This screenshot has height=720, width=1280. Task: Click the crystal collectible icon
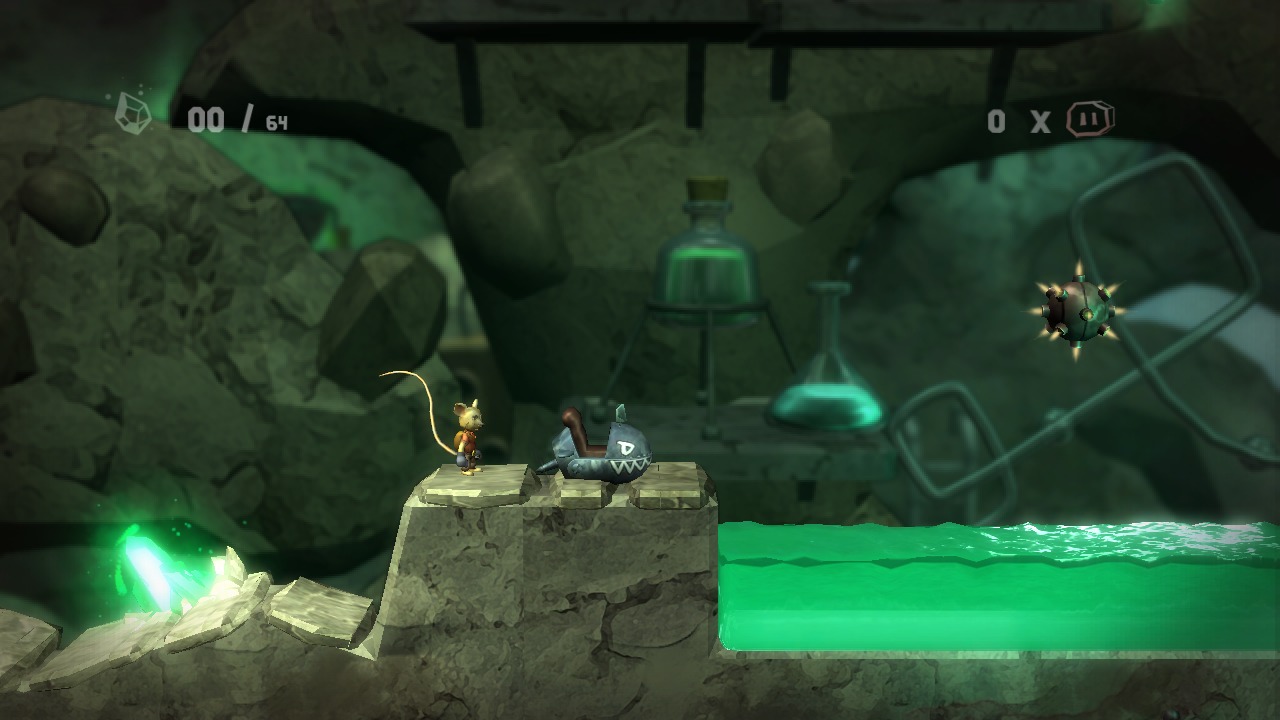[x=133, y=112]
